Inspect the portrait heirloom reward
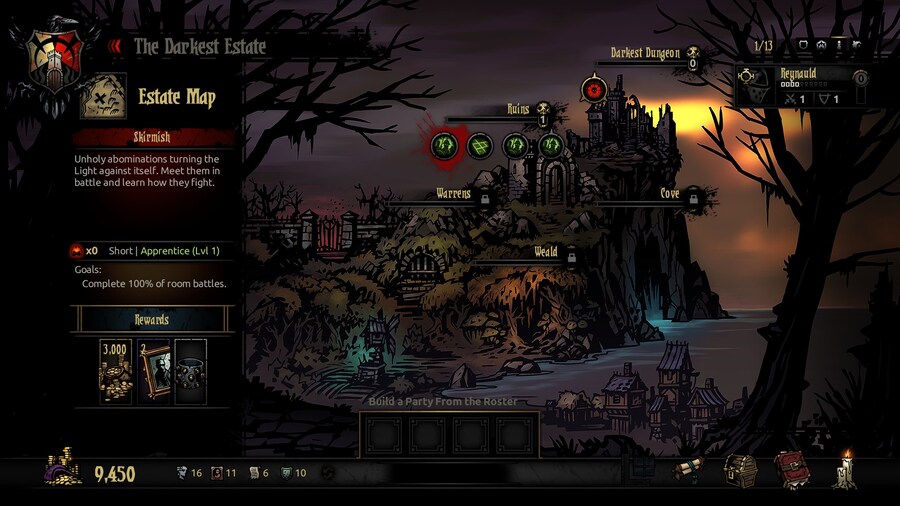 click(153, 370)
